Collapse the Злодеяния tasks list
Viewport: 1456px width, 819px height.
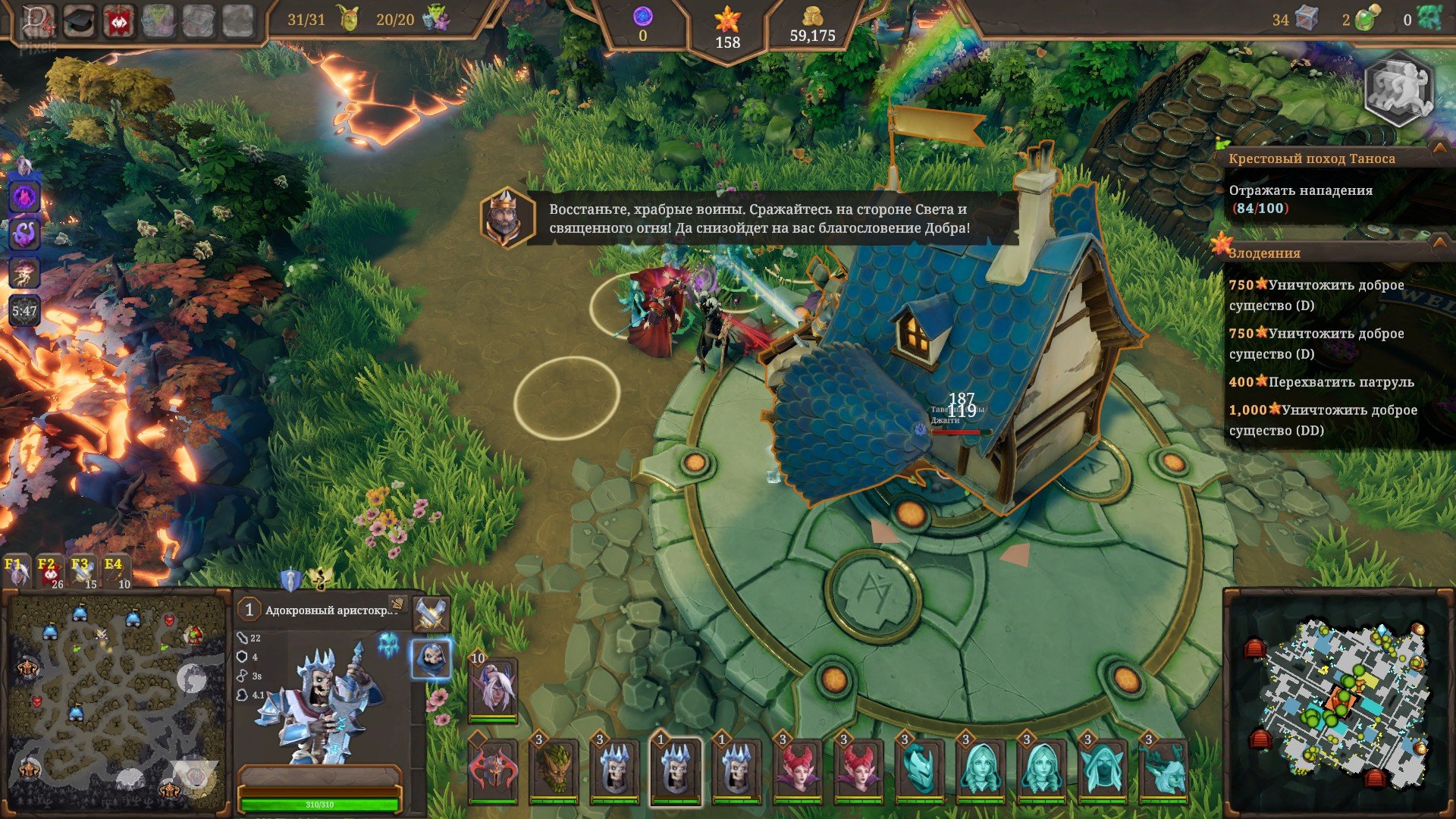[1439, 243]
